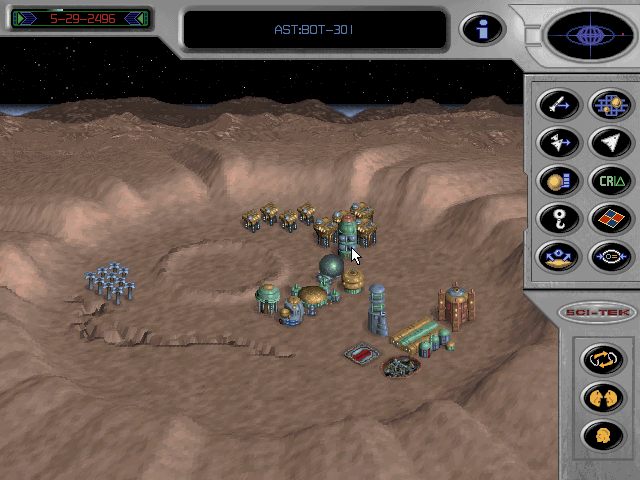This screenshot has height=480, width=640.
Task: Click the eye with blue arrows icon
Action: (609, 257)
